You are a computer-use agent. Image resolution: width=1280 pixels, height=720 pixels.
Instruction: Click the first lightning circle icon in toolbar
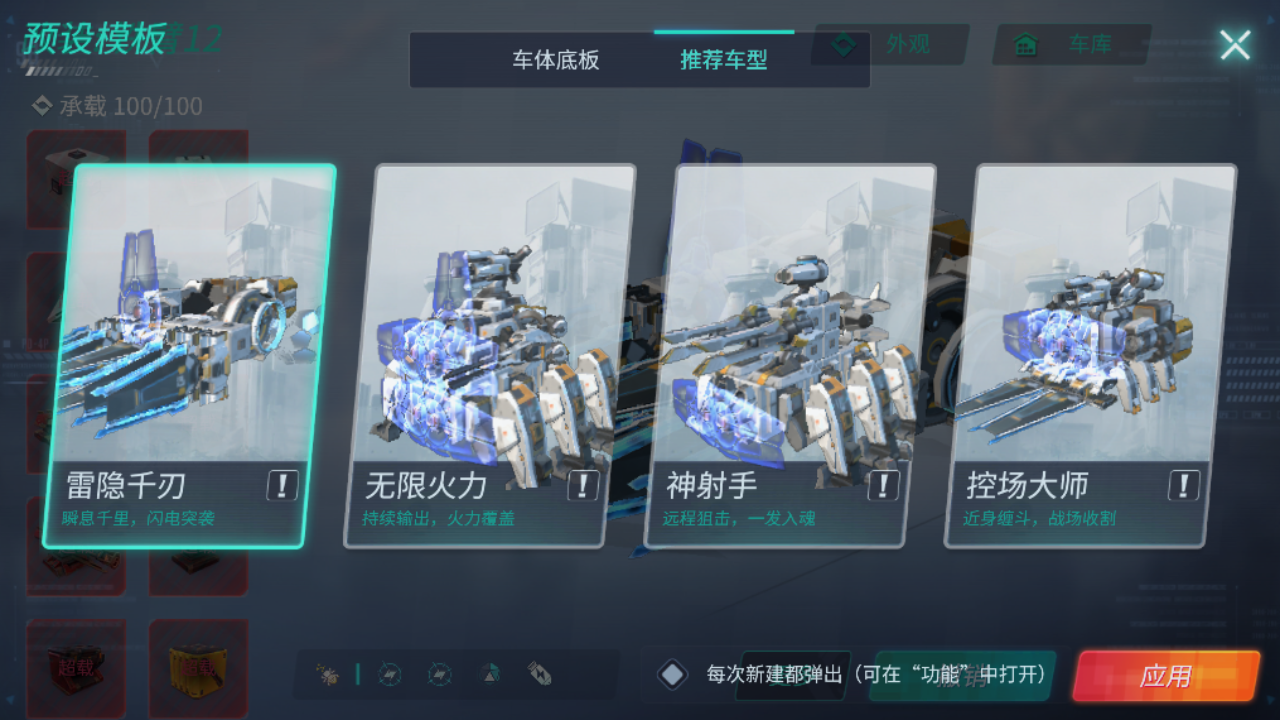[x=389, y=674]
